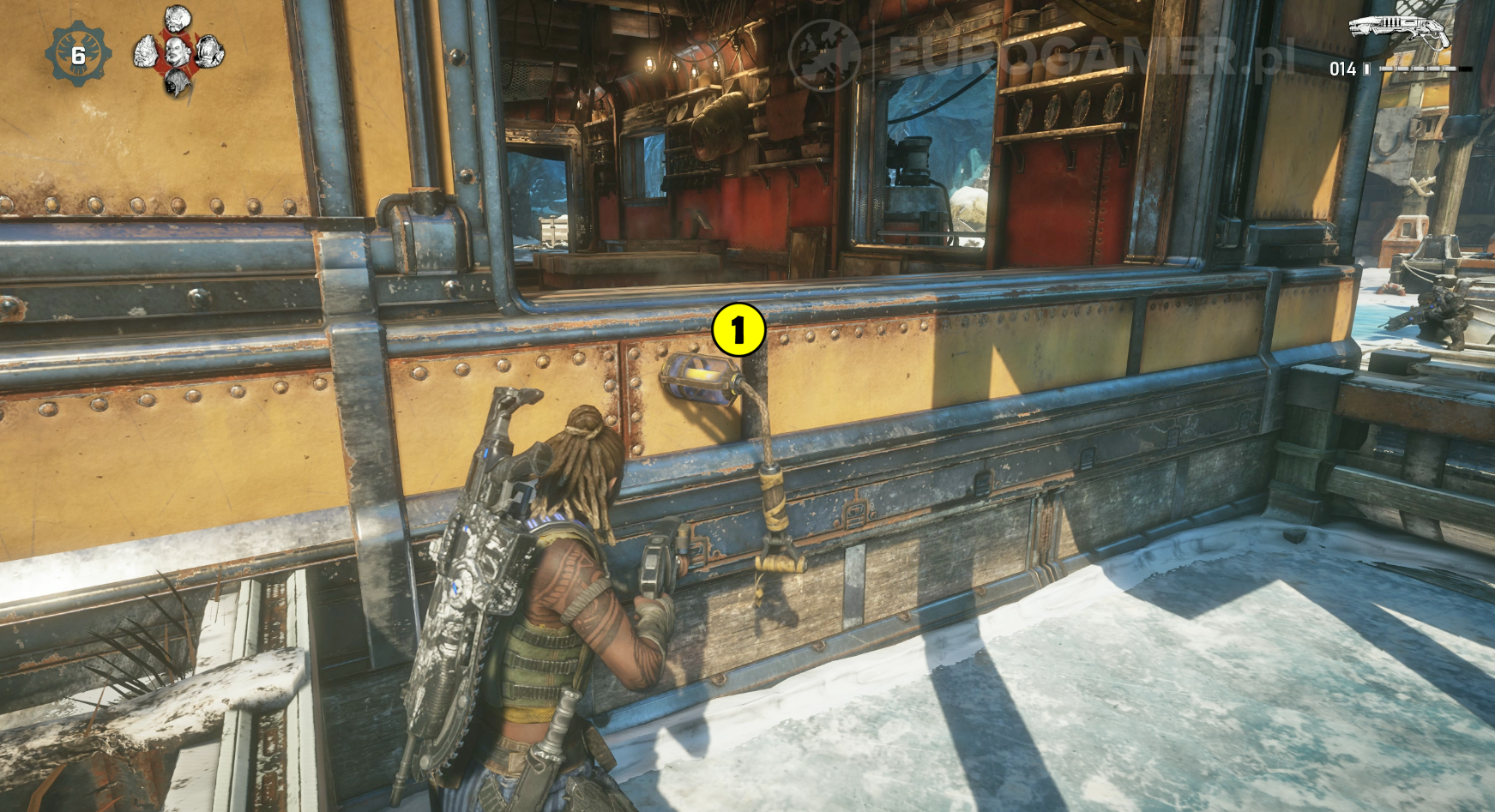The image size is (1495, 812).
Task: Click the center bald character portrait
Action: click(x=178, y=53)
